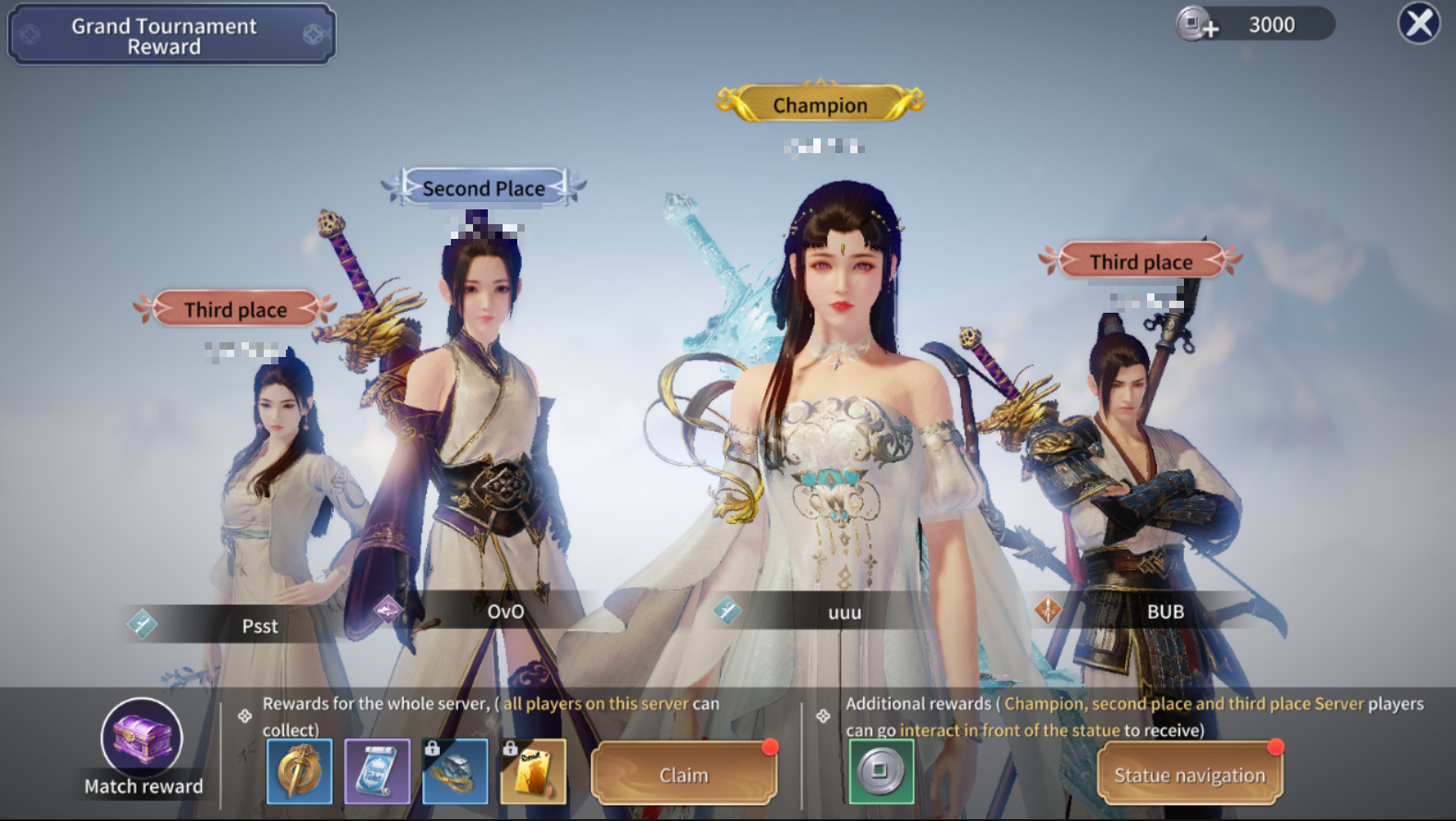Select second place player OvO's nameplate
Screen dimensions: 1456x821
click(505, 611)
